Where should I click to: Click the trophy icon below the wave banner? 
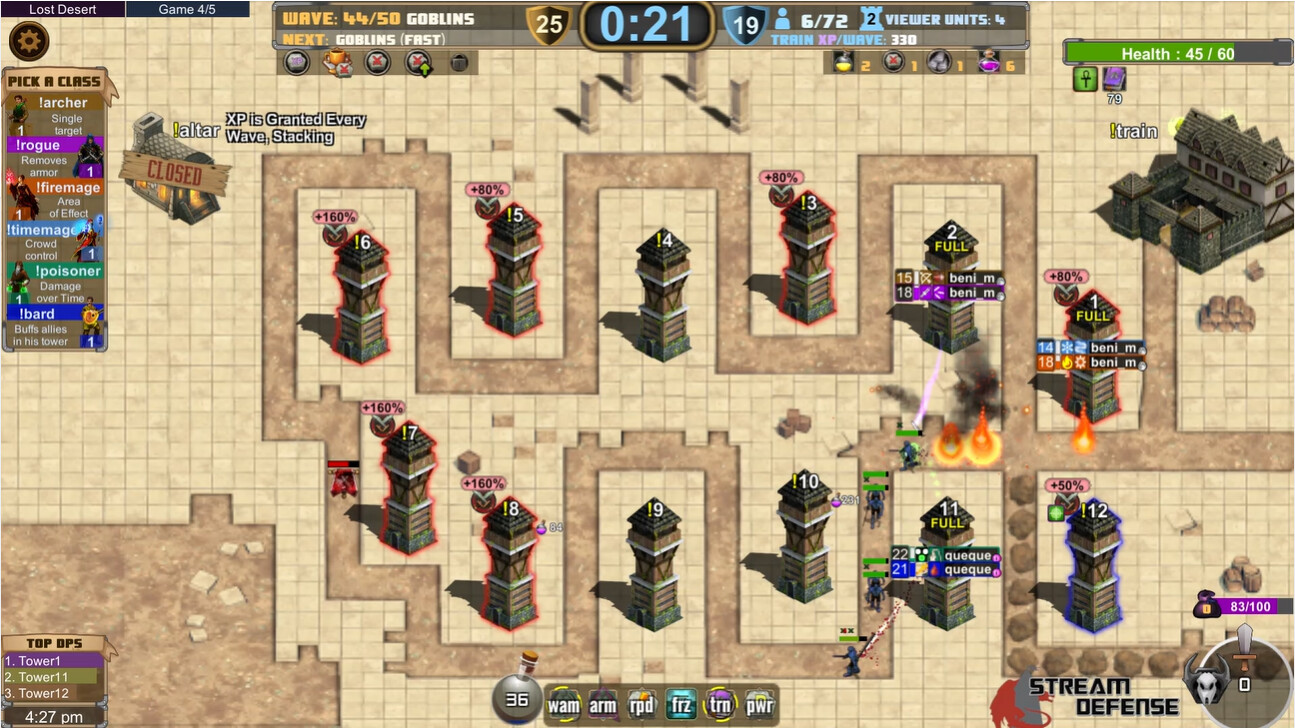[335, 62]
